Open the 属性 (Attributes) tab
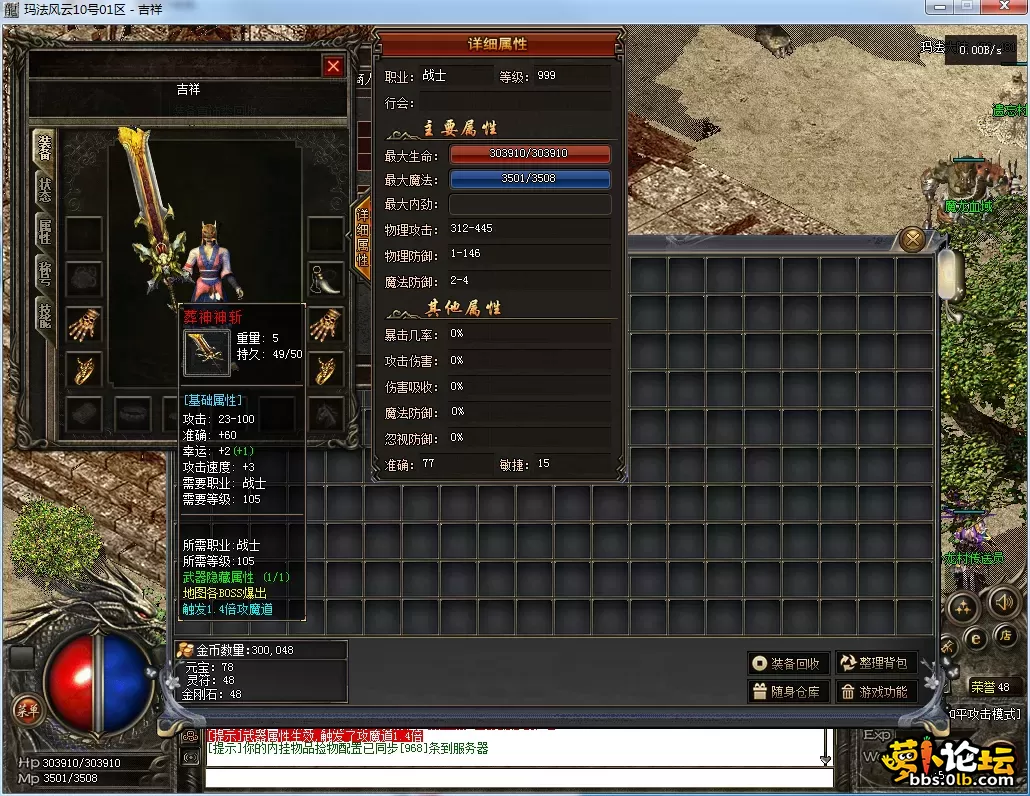This screenshot has height=796, width=1030. pos(45,232)
